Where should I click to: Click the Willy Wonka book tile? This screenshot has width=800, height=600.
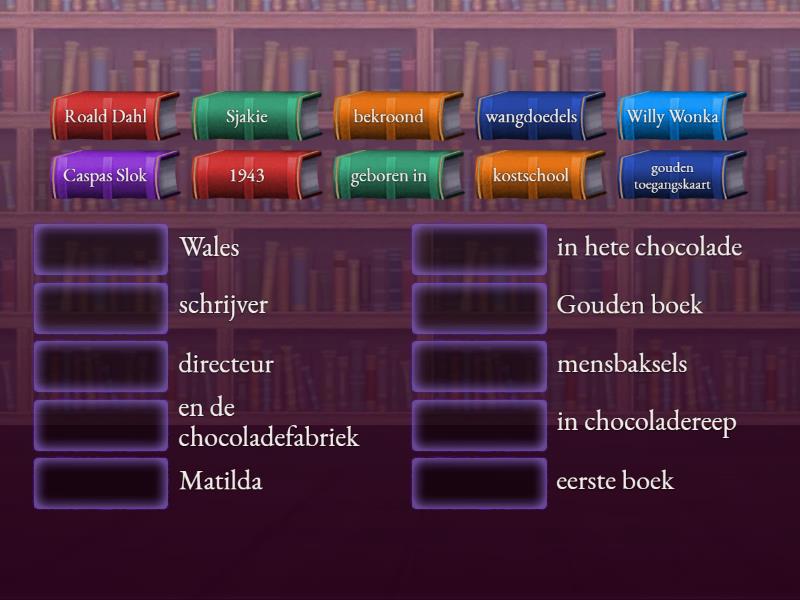tap(673, 116)
